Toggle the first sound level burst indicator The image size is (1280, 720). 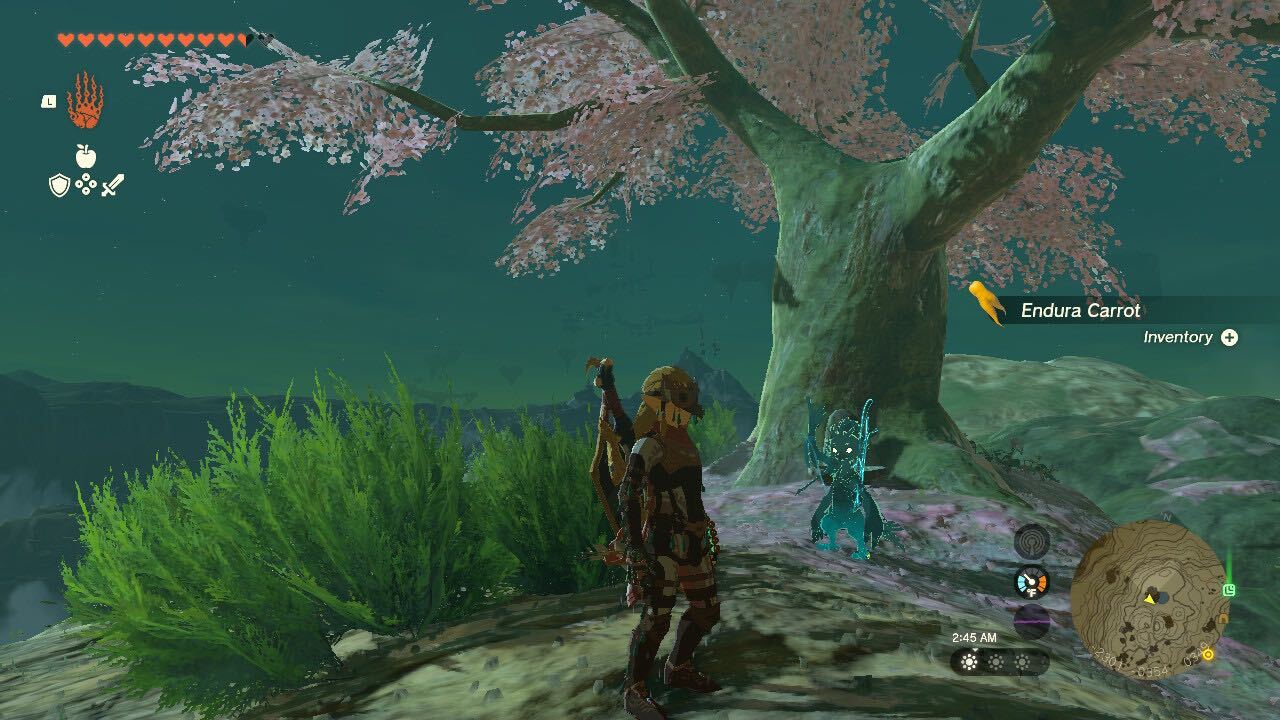point(967,661)
